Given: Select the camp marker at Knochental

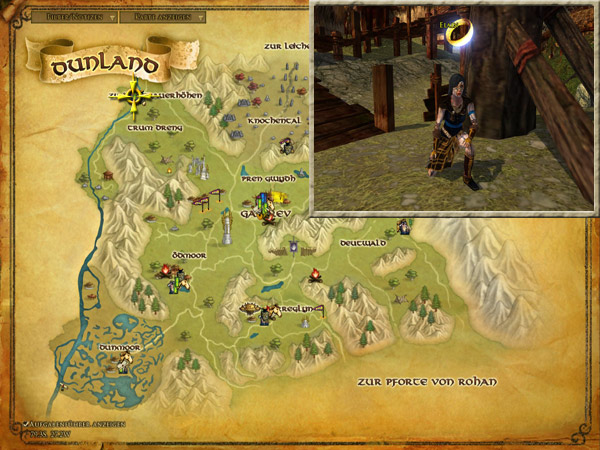Looking at the screenshot, I should 287,147.
